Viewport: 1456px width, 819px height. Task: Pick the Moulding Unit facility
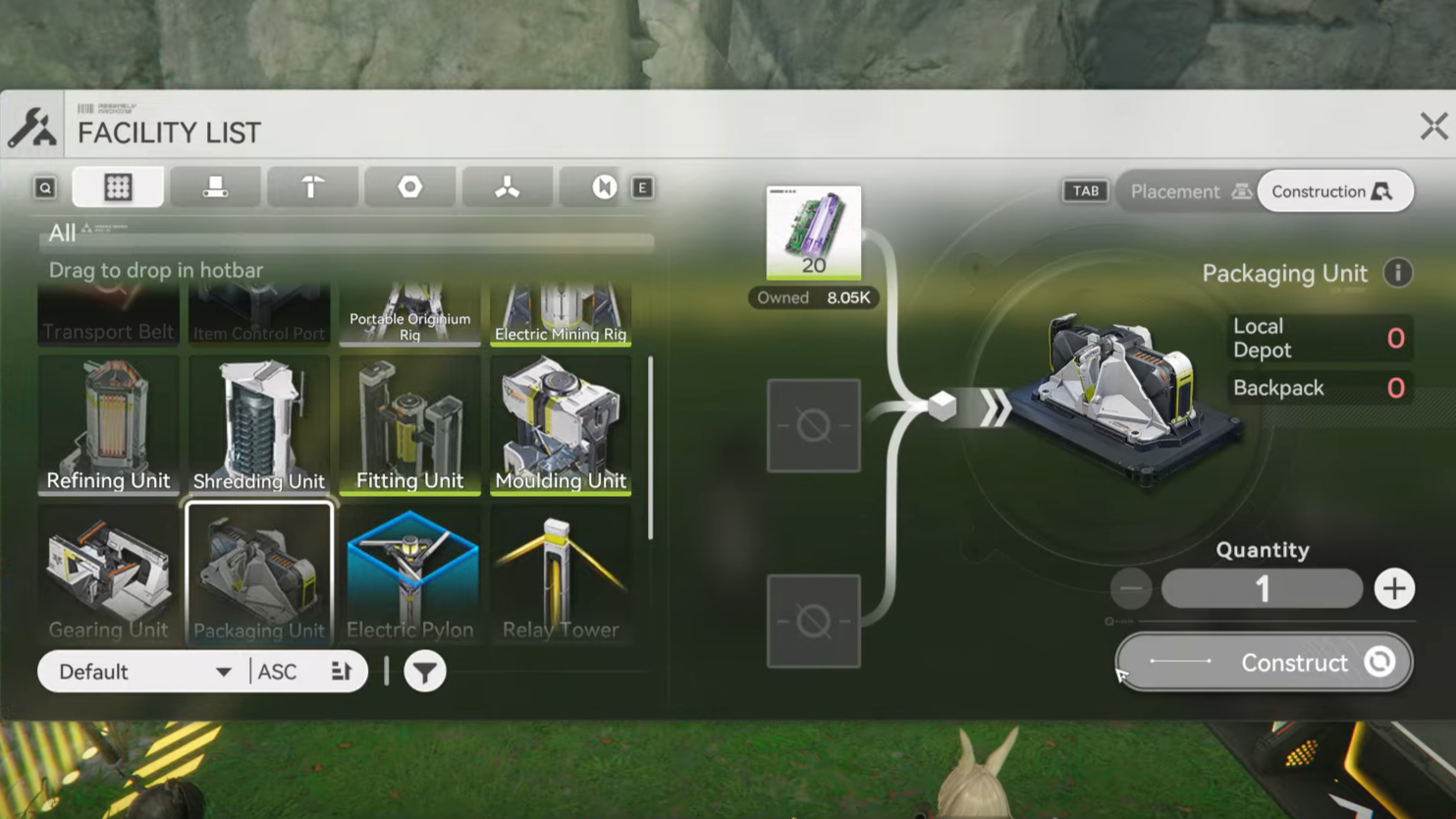pyautogui.click(x=561, y=424)
